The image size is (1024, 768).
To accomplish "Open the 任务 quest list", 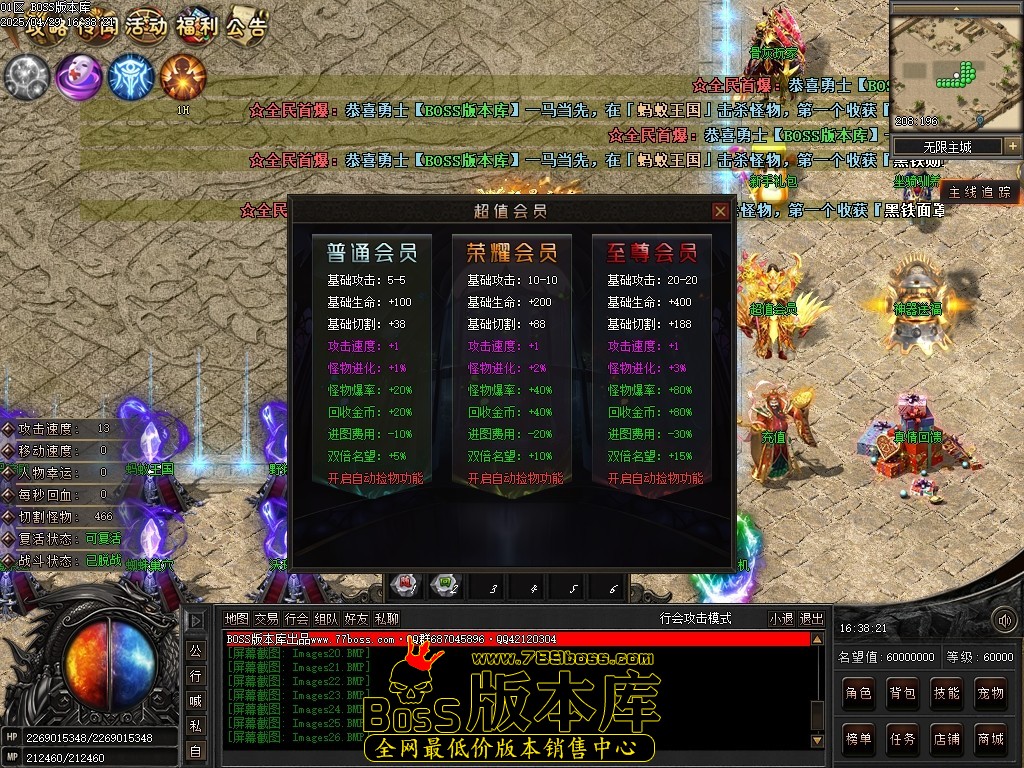I will pyautogui.click(x=903, y=739).
